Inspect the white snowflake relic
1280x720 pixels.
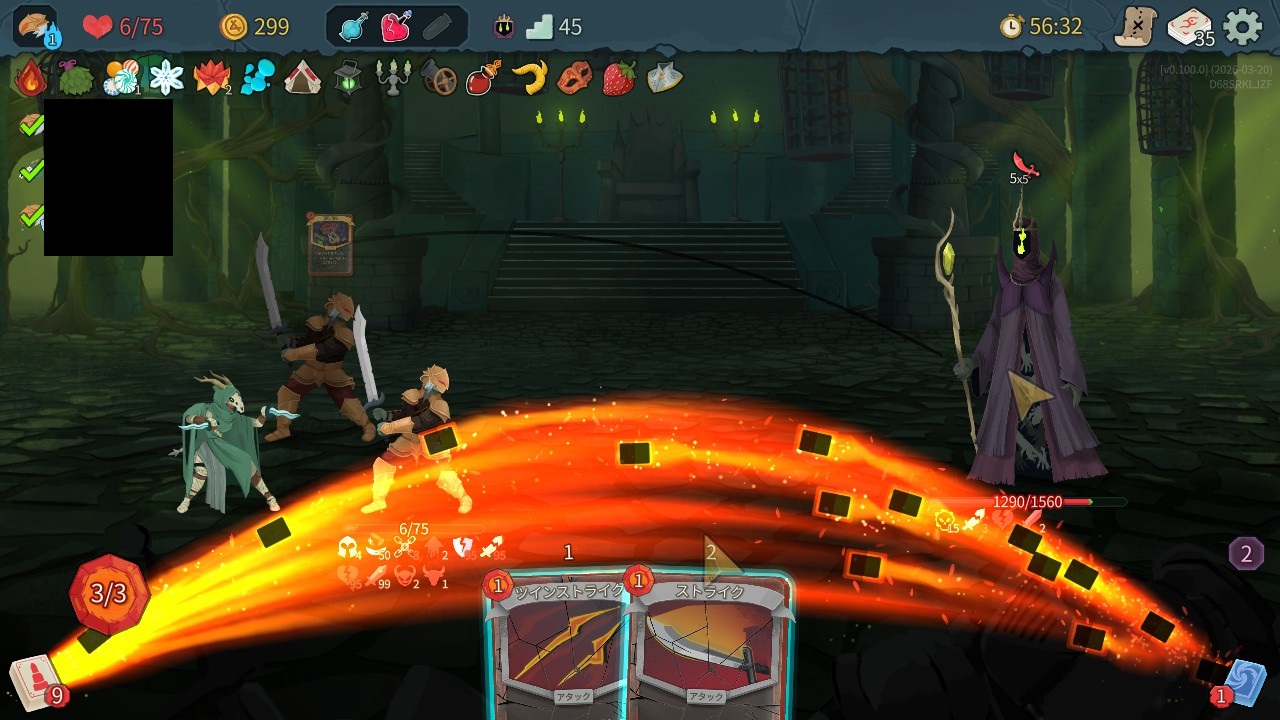tap(166, 77)
